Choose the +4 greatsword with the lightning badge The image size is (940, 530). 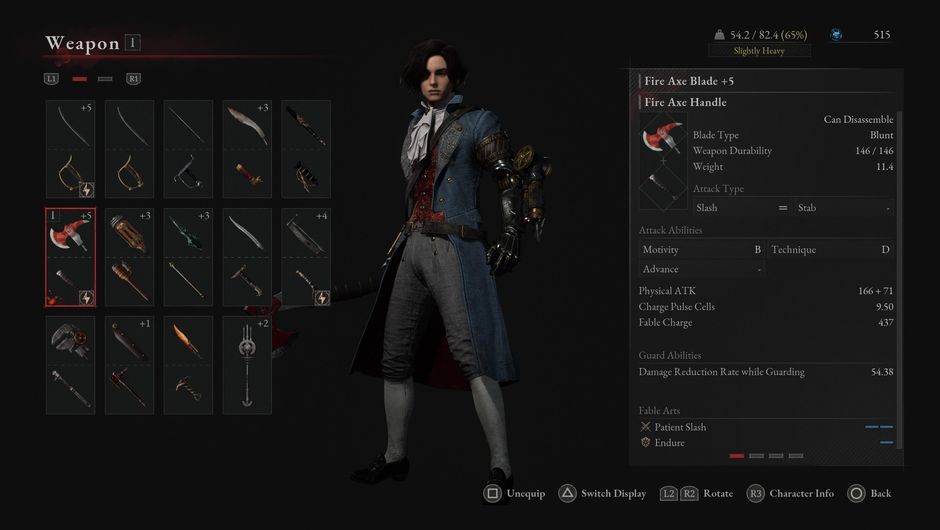pyautogui.click(x=306, y=257)
